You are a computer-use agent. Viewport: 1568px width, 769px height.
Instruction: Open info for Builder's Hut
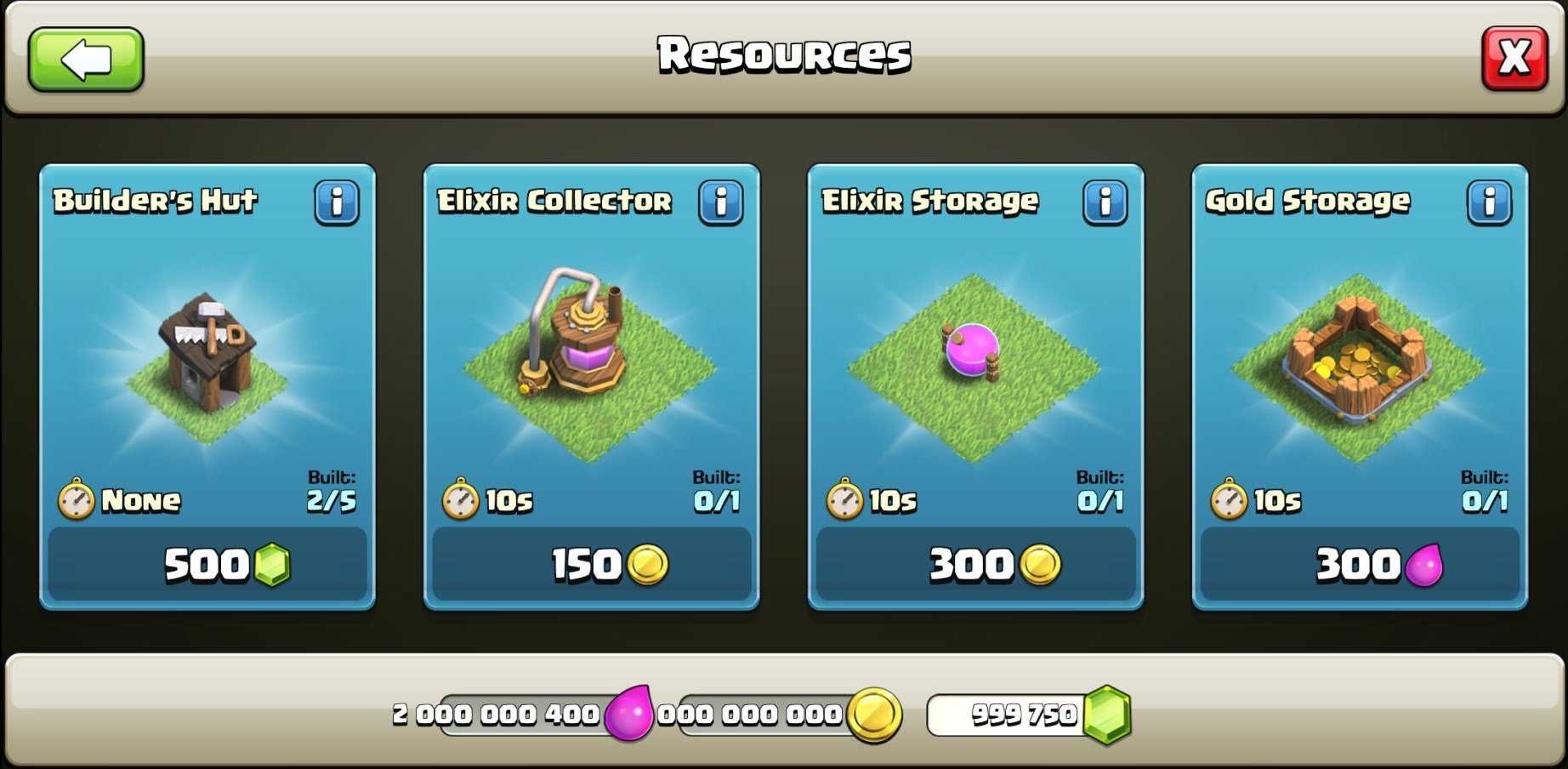(x=338, y=202)
